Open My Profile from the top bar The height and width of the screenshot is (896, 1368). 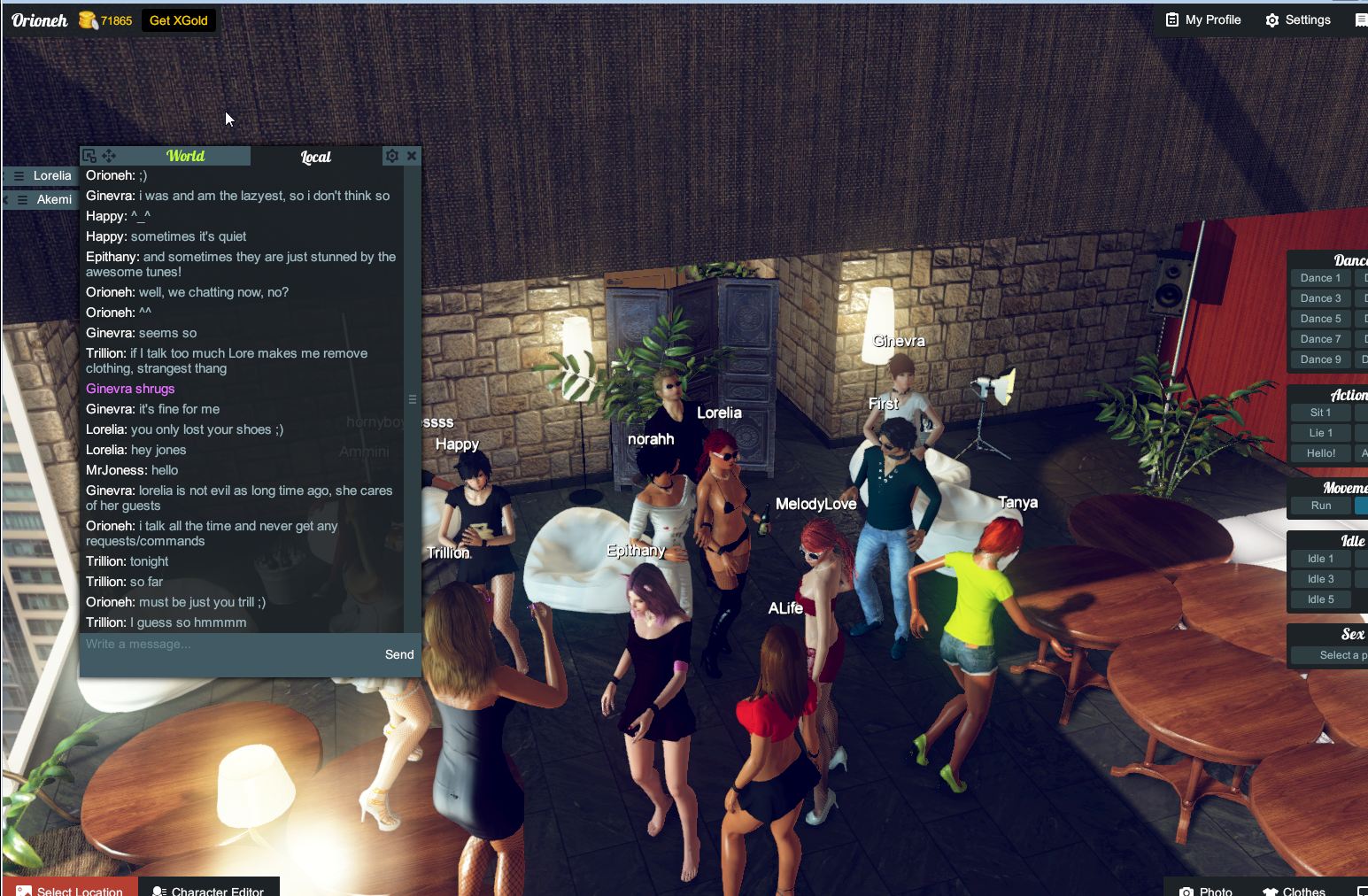tap(1202, 19)
